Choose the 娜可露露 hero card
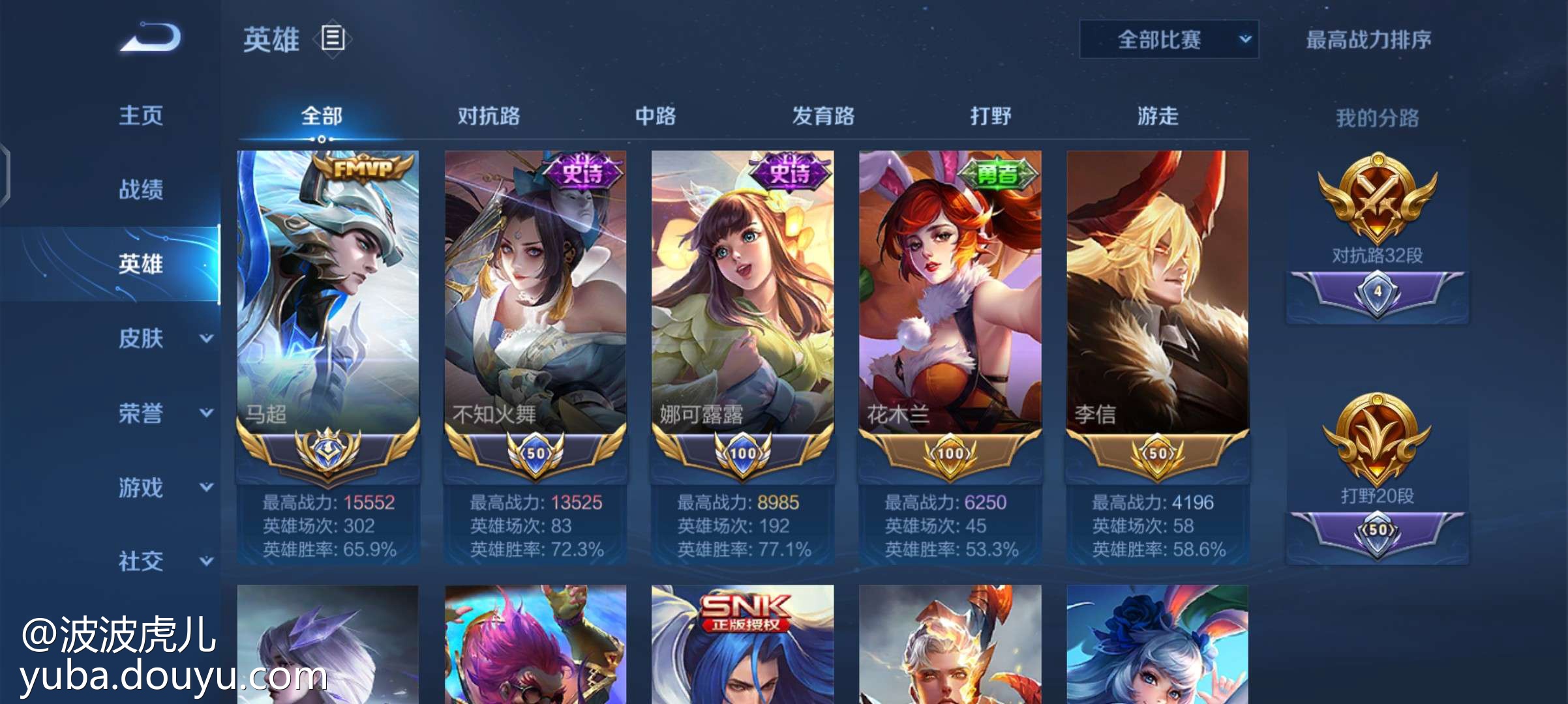The height and width of the screenshot is (704, 1568). pyautogui.click(x=742, y=293)
